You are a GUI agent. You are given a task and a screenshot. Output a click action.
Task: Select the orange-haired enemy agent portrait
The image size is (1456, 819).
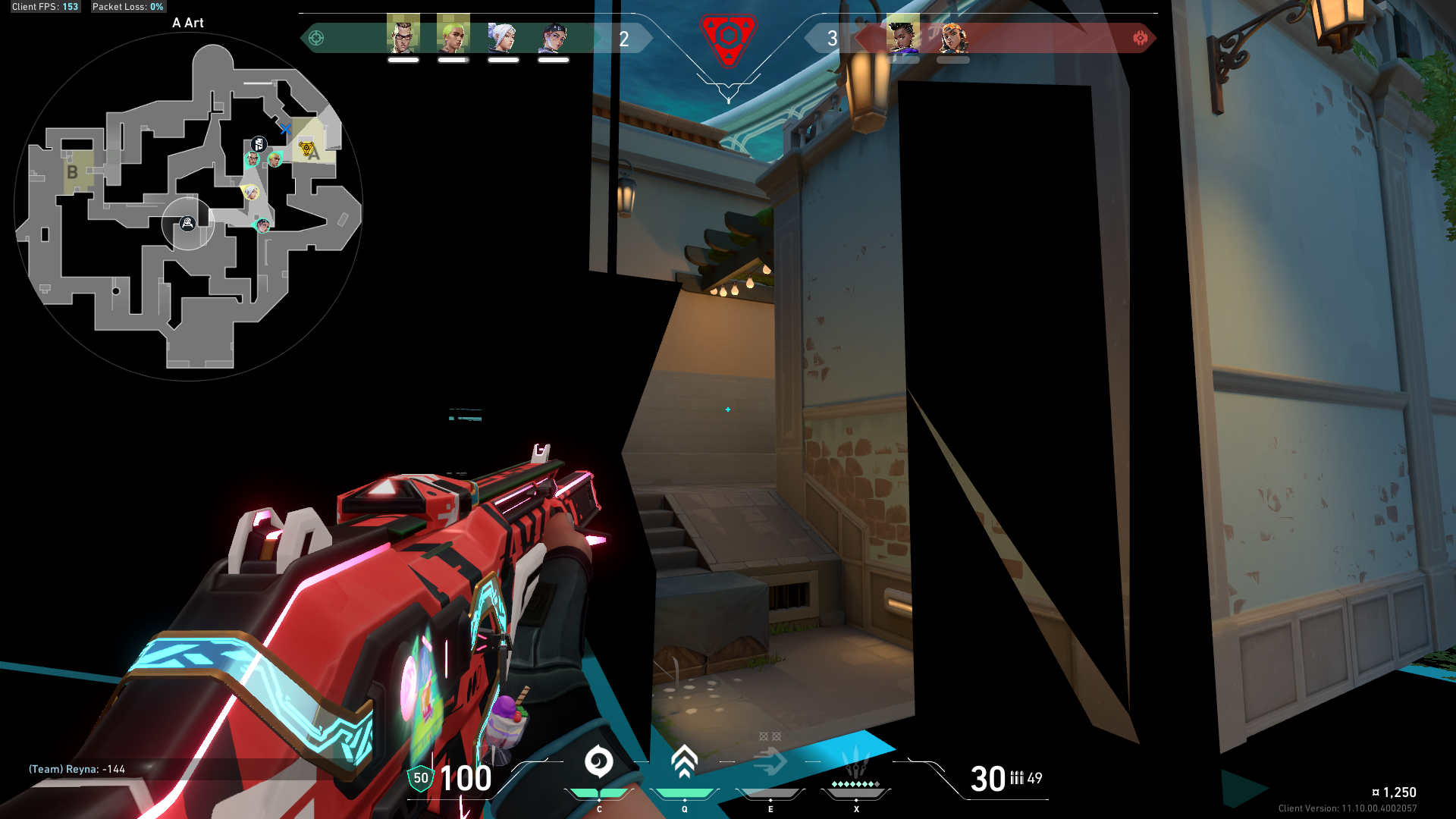(953, 36)
